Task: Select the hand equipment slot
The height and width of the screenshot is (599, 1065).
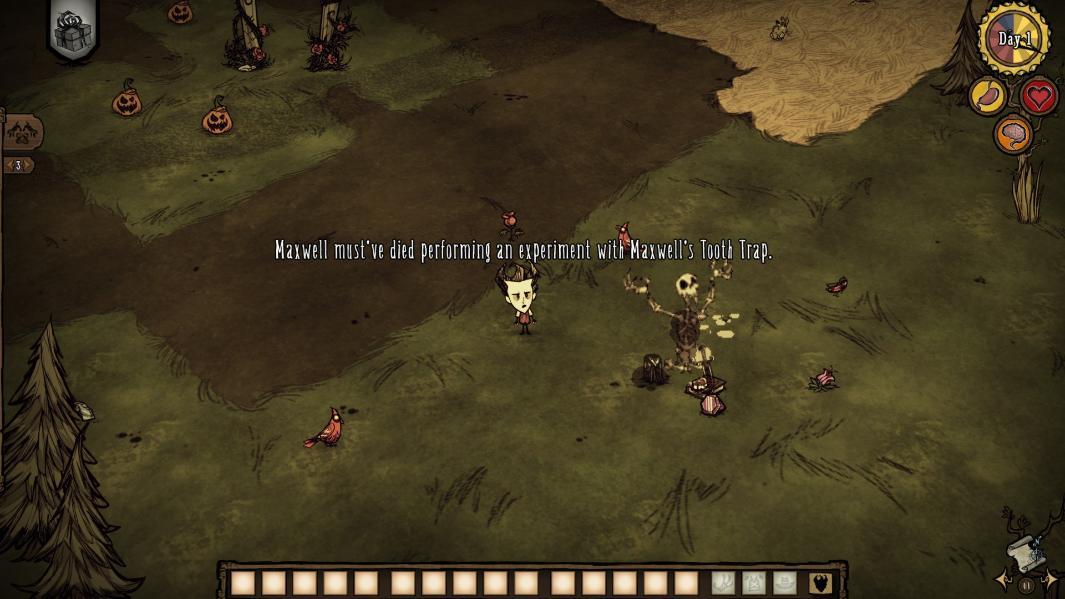Action: pyautogui.click(x=723, y=583)
